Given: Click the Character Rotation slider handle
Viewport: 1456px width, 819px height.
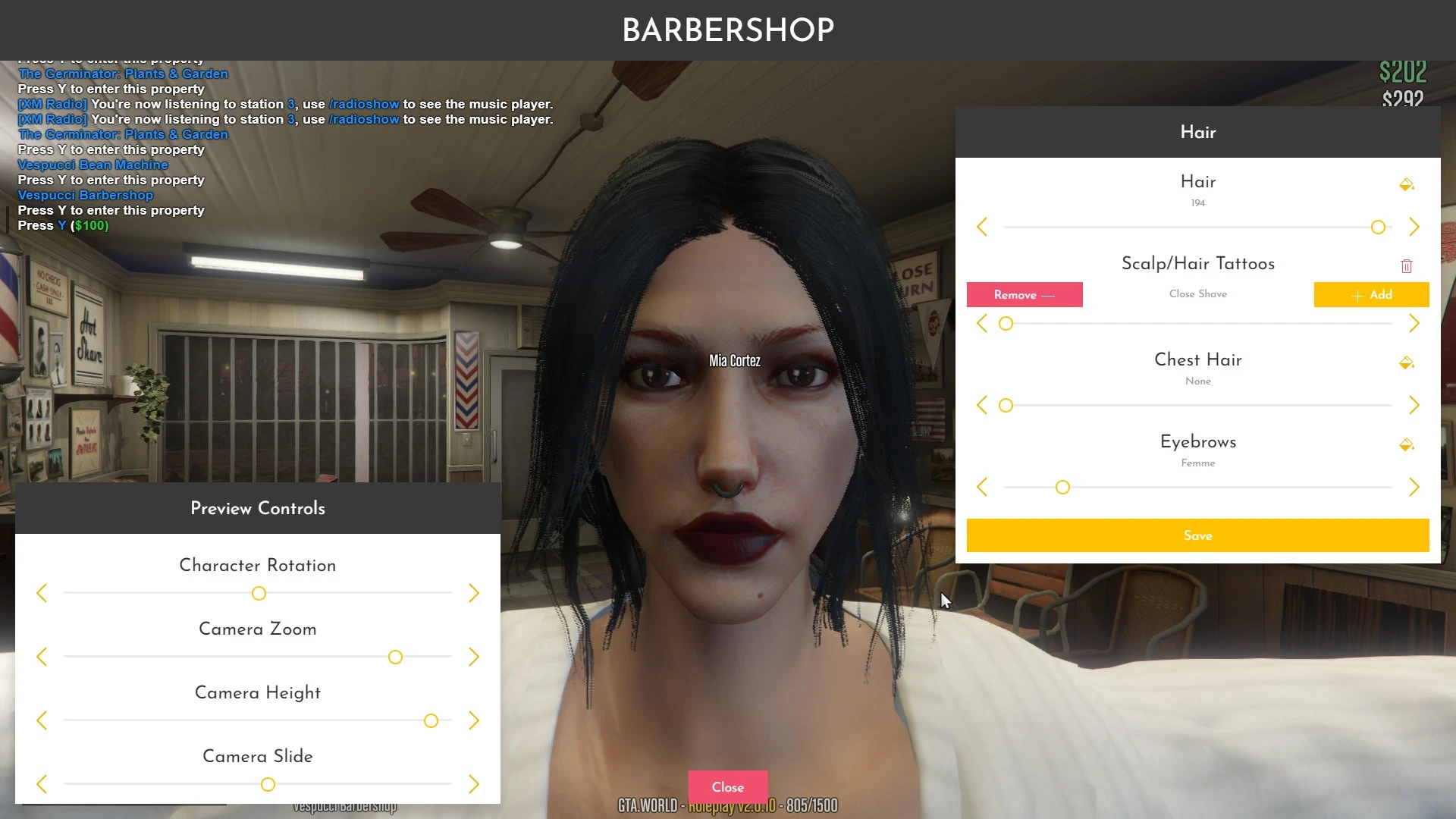Looking at the screenshot, I should point(259,593).
